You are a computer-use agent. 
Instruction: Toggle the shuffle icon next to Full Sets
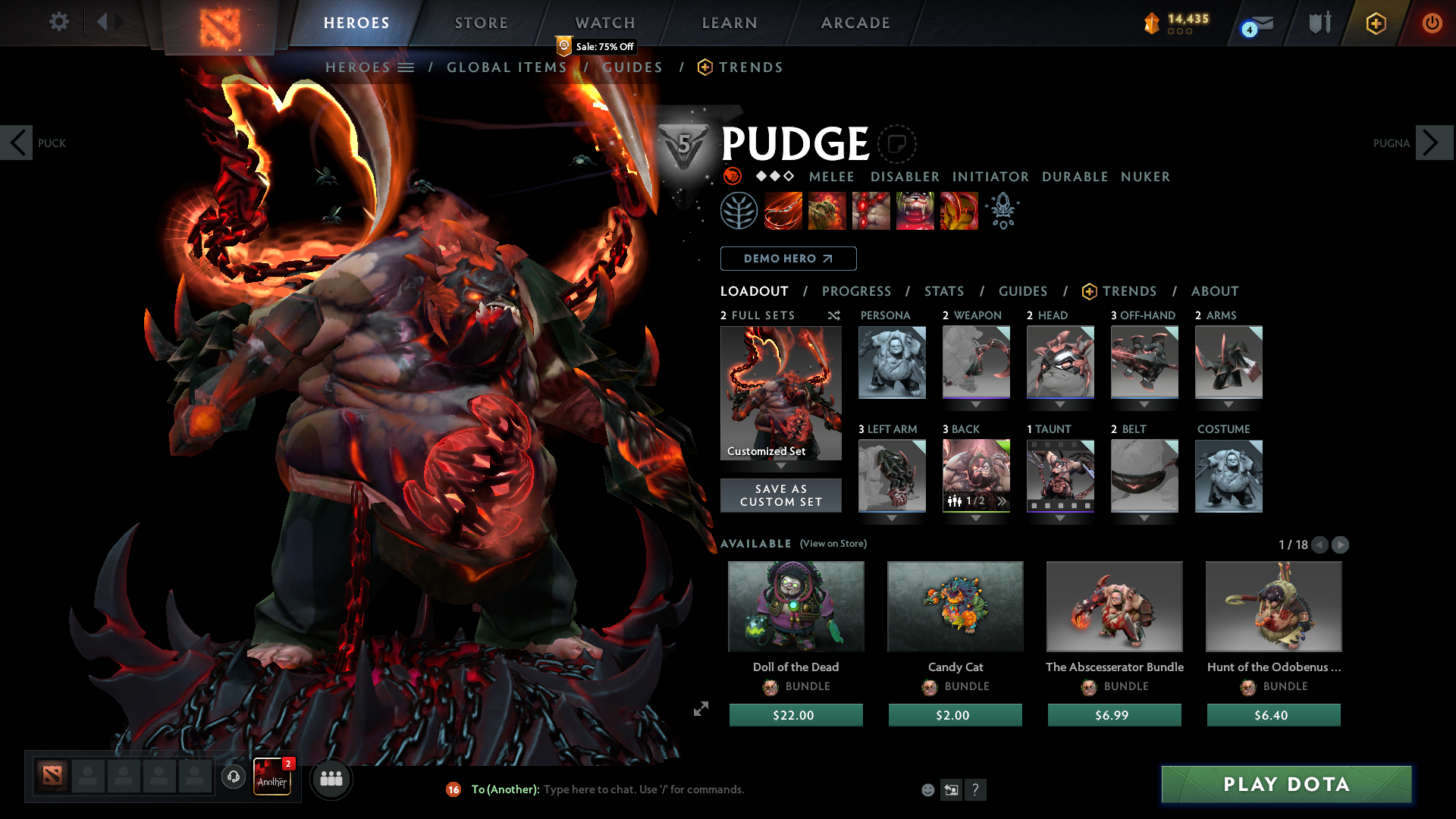coord(833,316)
